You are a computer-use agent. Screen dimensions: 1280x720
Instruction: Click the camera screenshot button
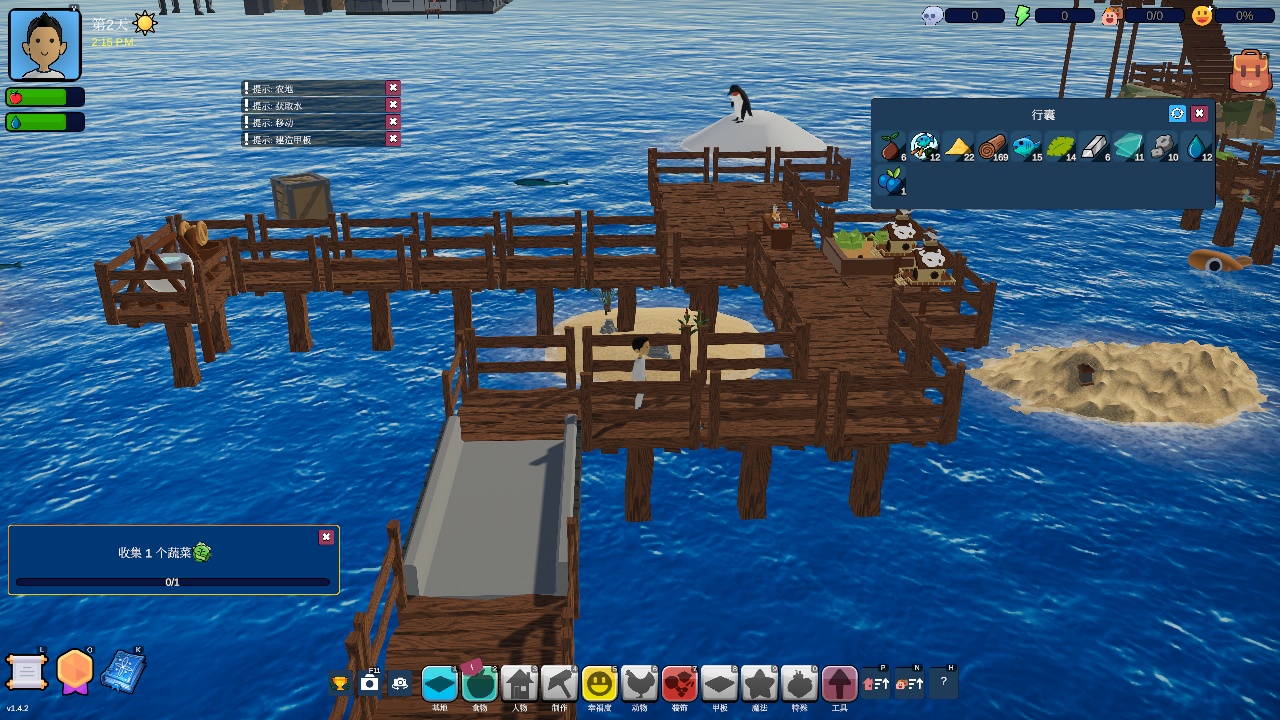coord(370,684)
